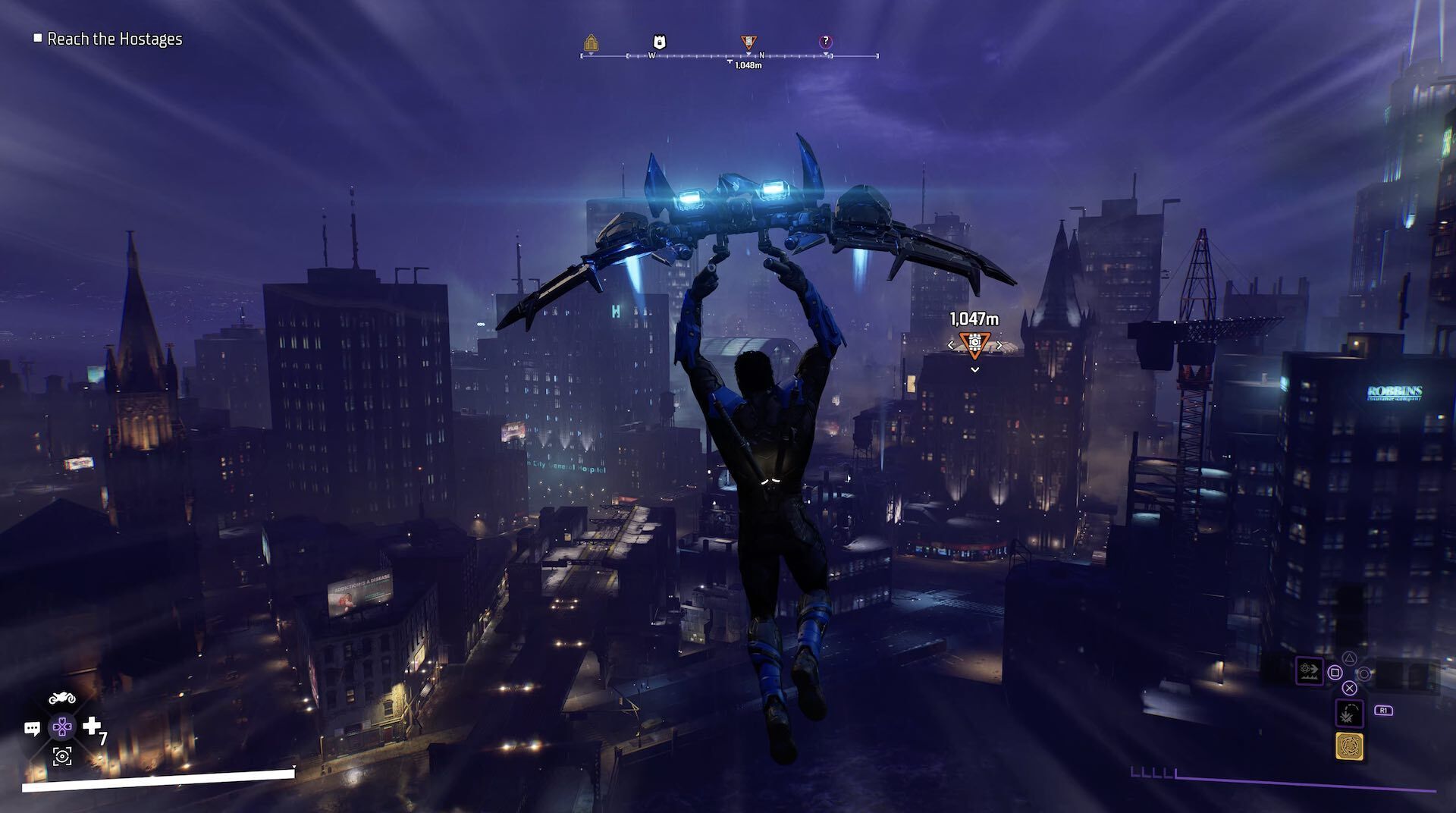Click the 1,047m objective waypoint marker
The image size is (1456, 813).
pyautogui.click(x=974, y=345)
